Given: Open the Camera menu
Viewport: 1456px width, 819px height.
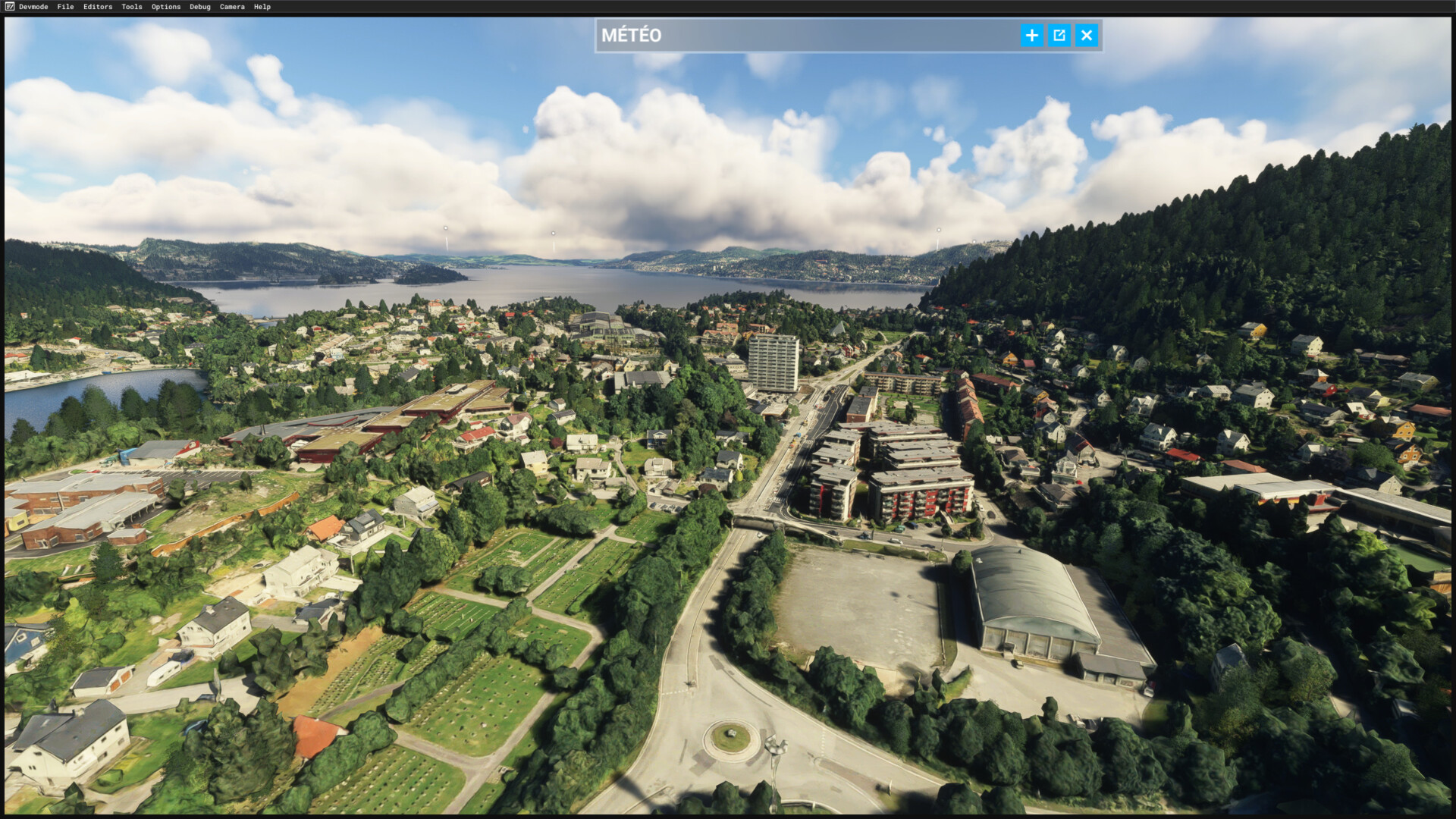Looking at the screenshot, I should [x=232, y=7].
